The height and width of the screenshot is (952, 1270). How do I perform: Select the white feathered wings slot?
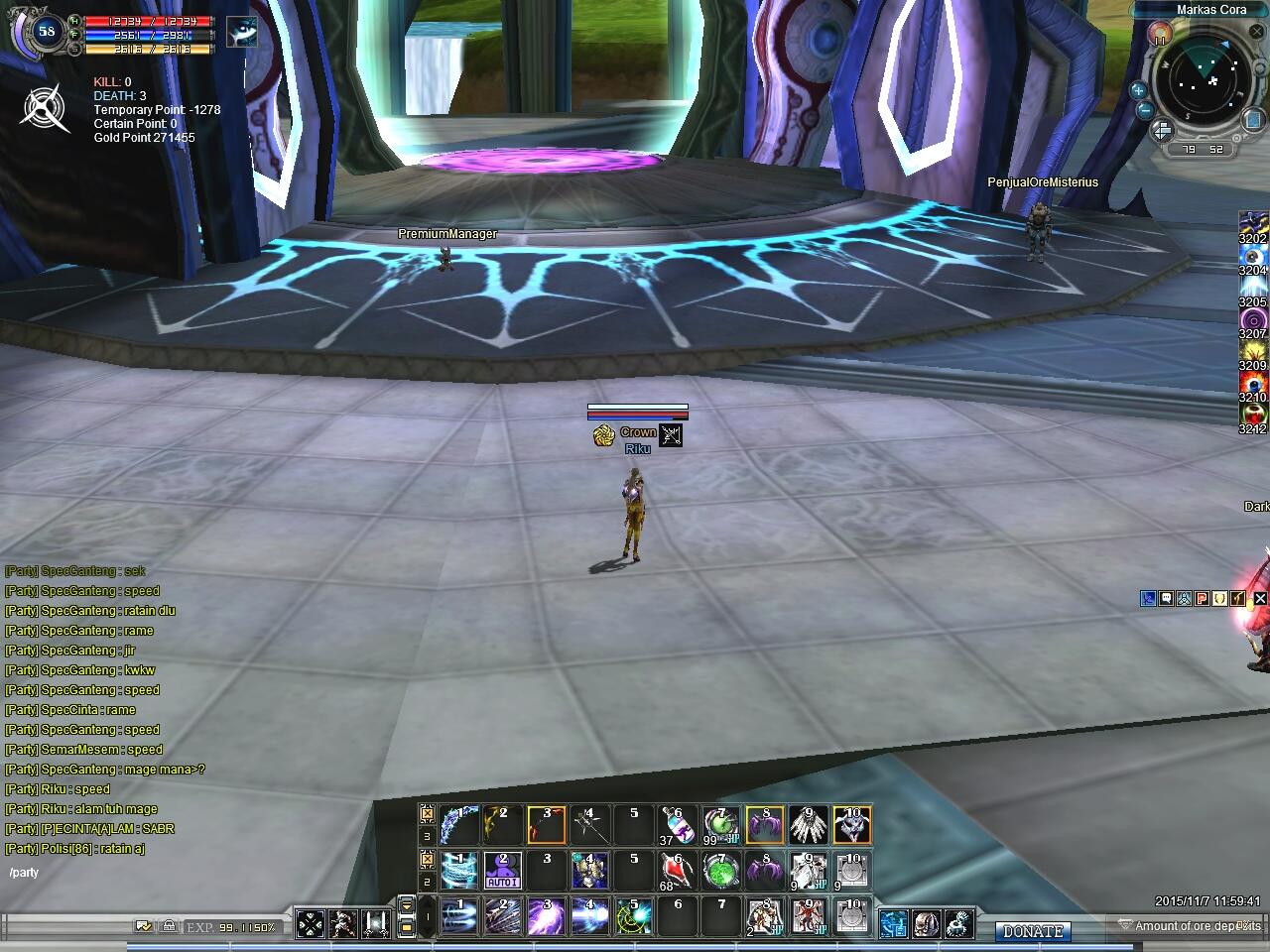pos(809,825)
